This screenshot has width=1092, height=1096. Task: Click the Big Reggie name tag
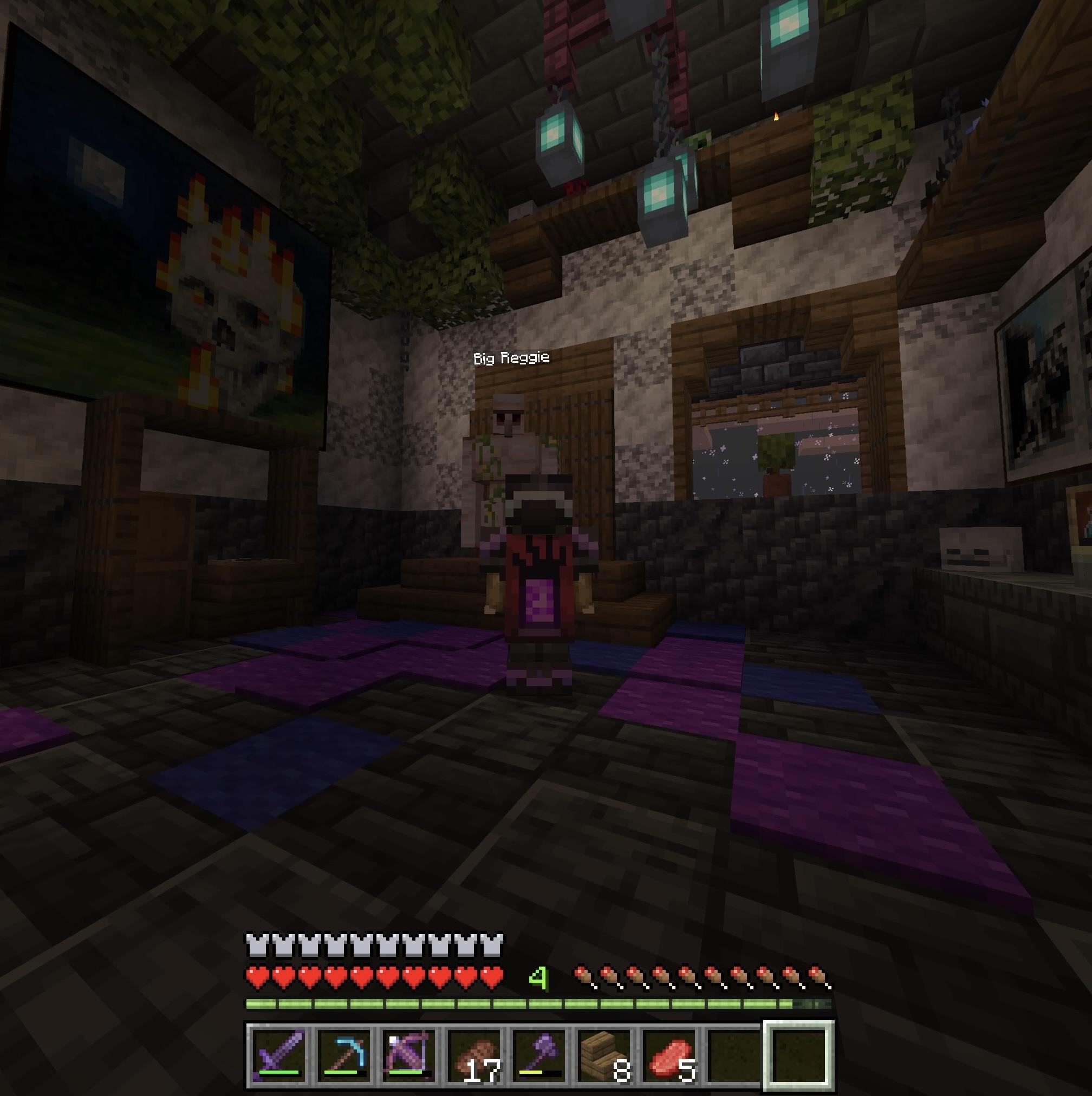click(510, 358)
